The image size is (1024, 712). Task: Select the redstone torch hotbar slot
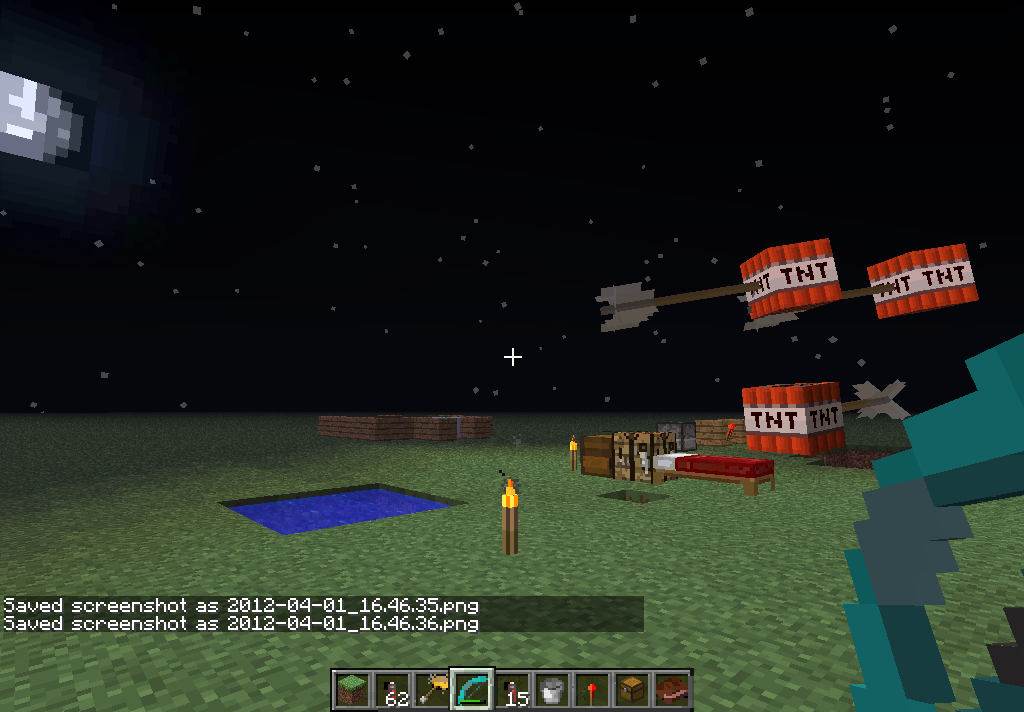click(591, 690)
